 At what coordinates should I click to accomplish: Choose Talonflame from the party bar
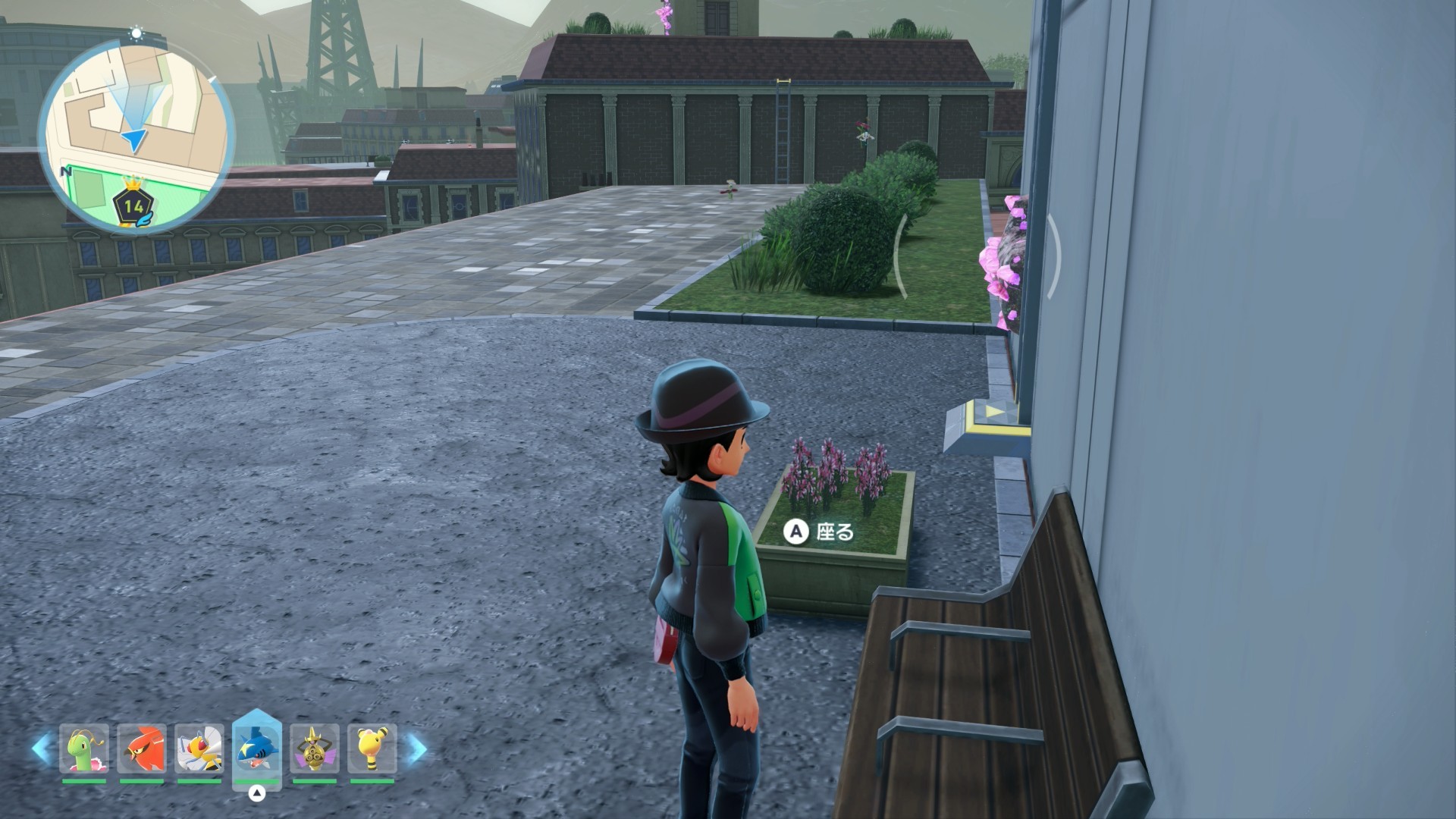[142, 749]
